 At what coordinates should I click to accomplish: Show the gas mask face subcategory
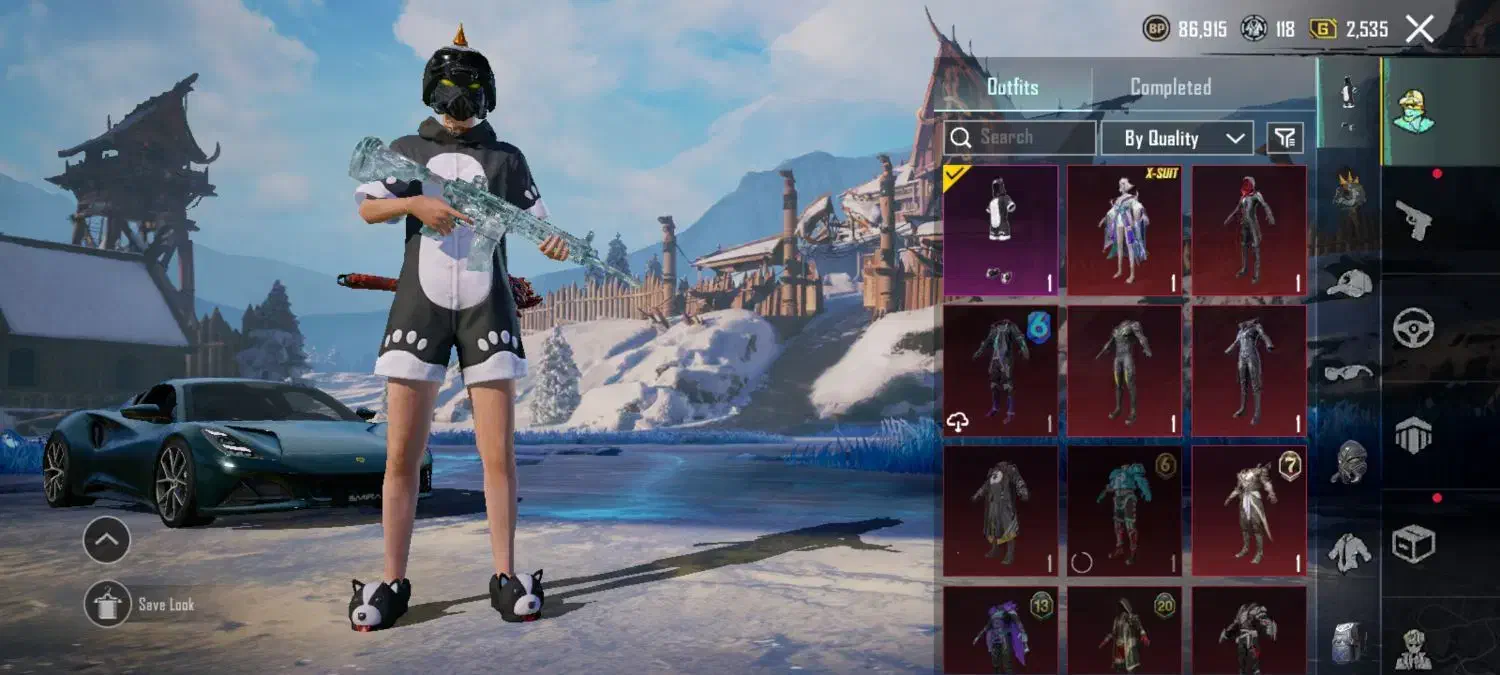click(1349, 461)
